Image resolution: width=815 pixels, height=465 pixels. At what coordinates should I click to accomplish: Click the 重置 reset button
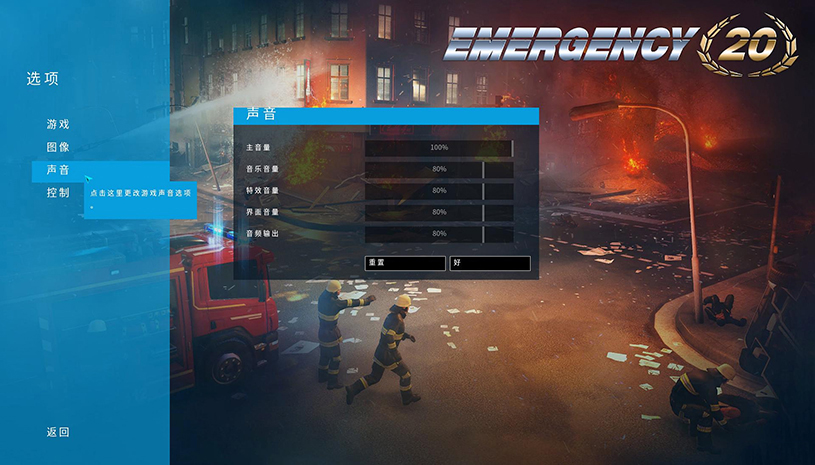405,263
